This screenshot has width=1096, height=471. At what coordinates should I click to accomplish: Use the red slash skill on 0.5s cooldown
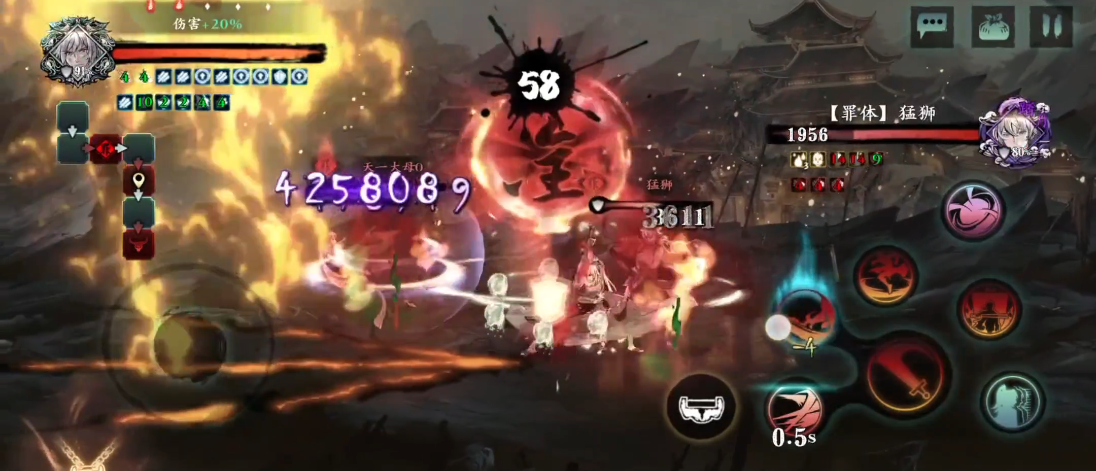click(x=795, y=409)
